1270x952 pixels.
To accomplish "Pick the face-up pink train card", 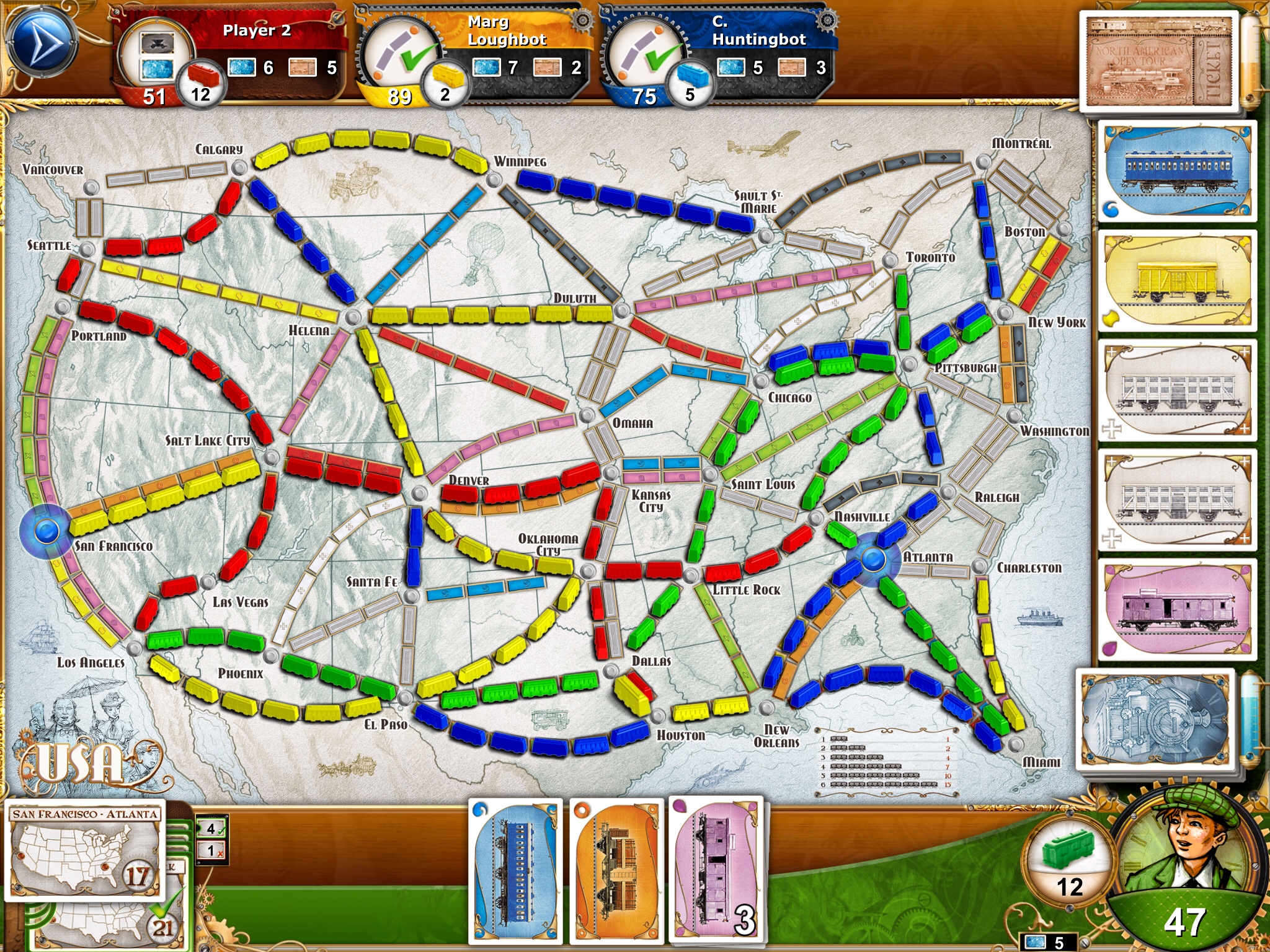I will click(x=1176, y=609).
